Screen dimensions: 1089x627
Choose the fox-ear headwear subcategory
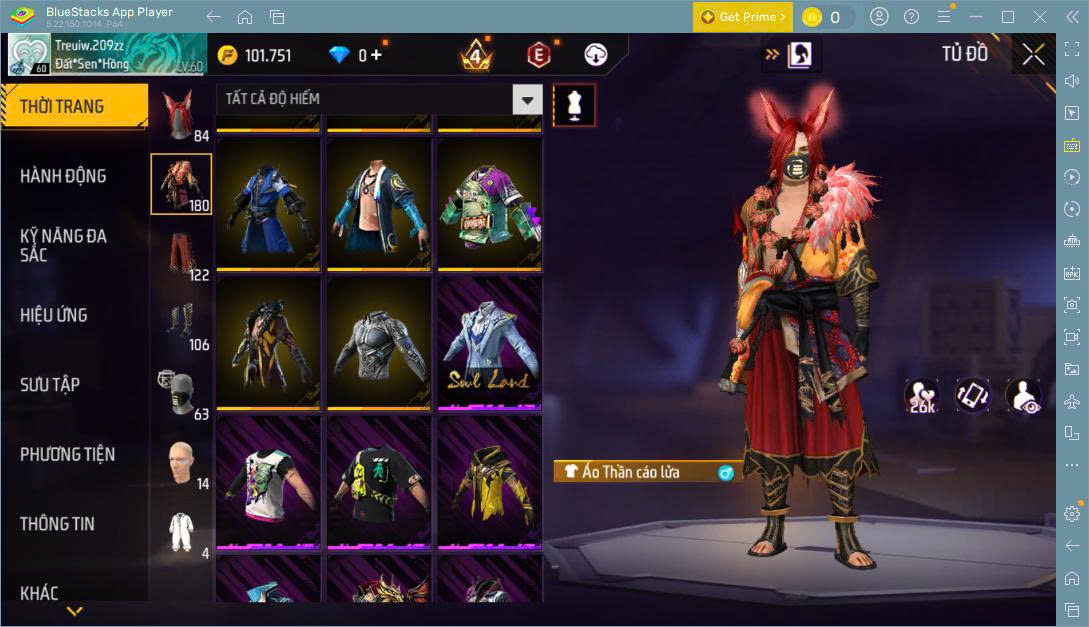click(x=181, y=115)
